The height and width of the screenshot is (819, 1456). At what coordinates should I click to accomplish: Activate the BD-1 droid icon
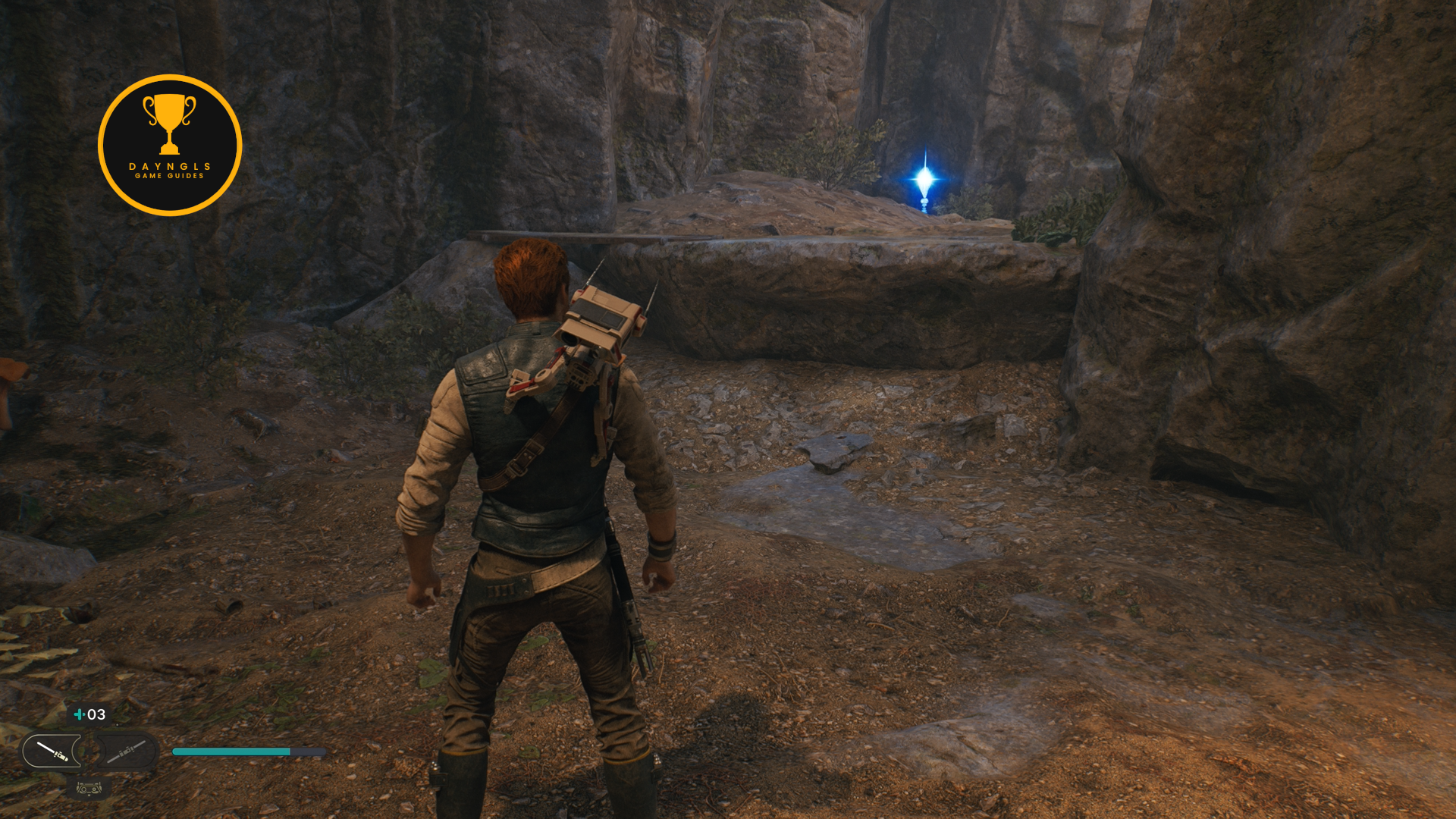click(89, 789)
